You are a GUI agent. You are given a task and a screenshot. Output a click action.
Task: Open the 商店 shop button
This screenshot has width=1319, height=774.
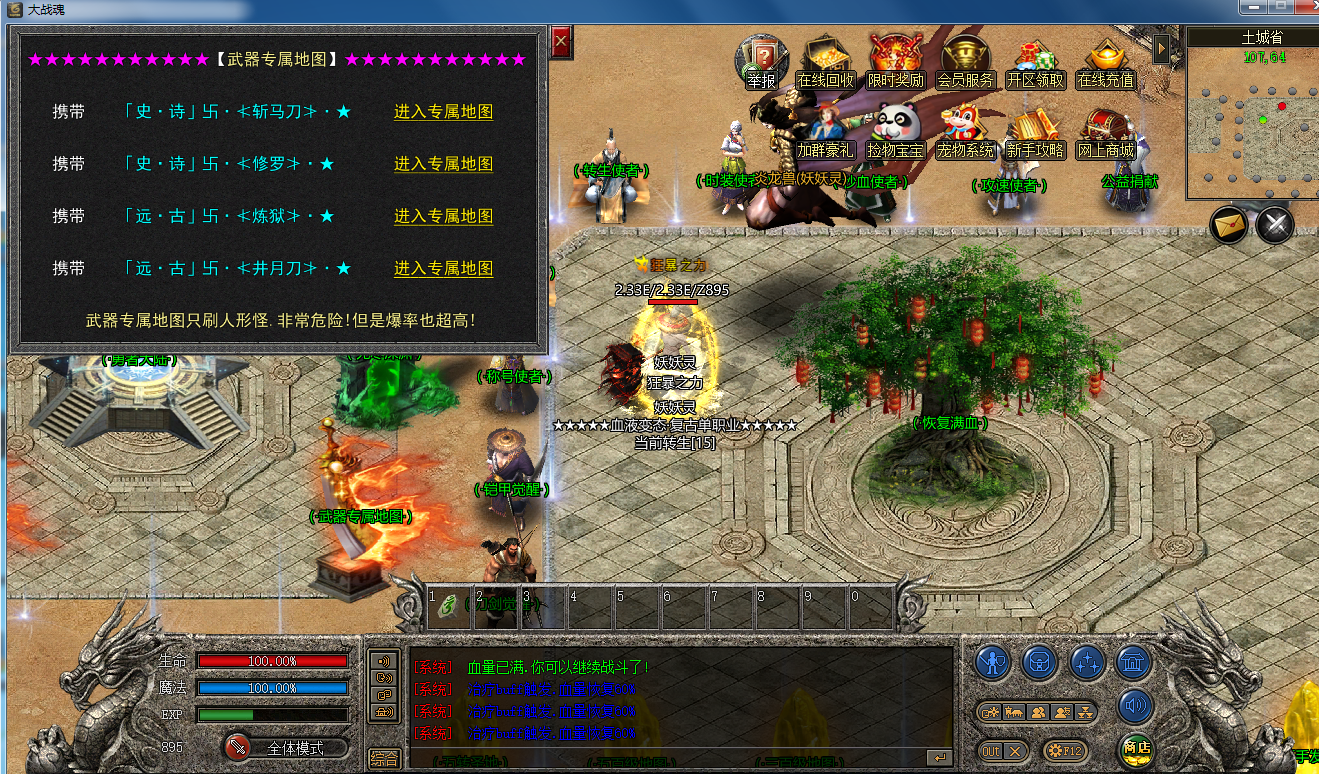1136,748
